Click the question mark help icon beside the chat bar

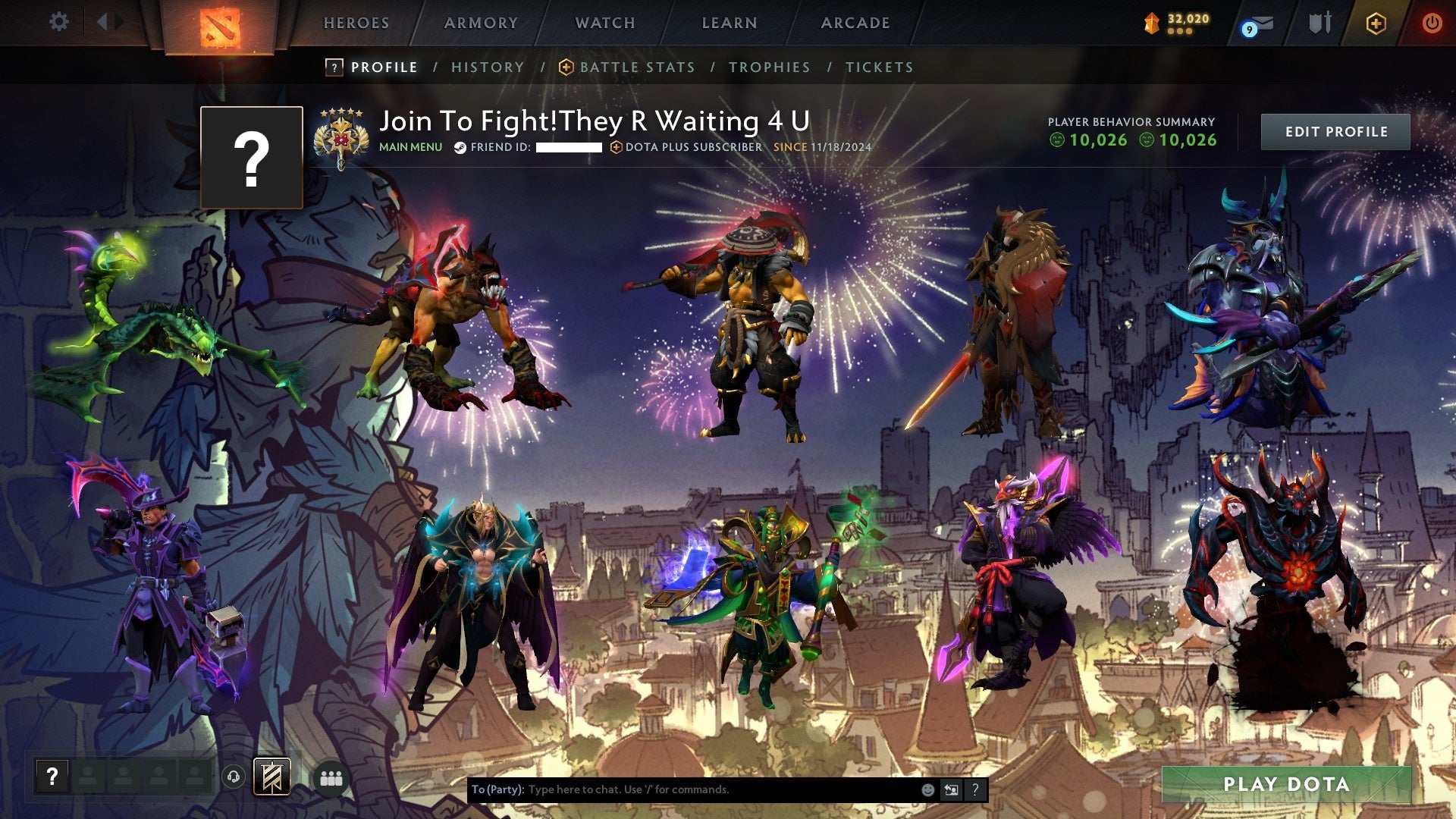(x=976, y=789)
